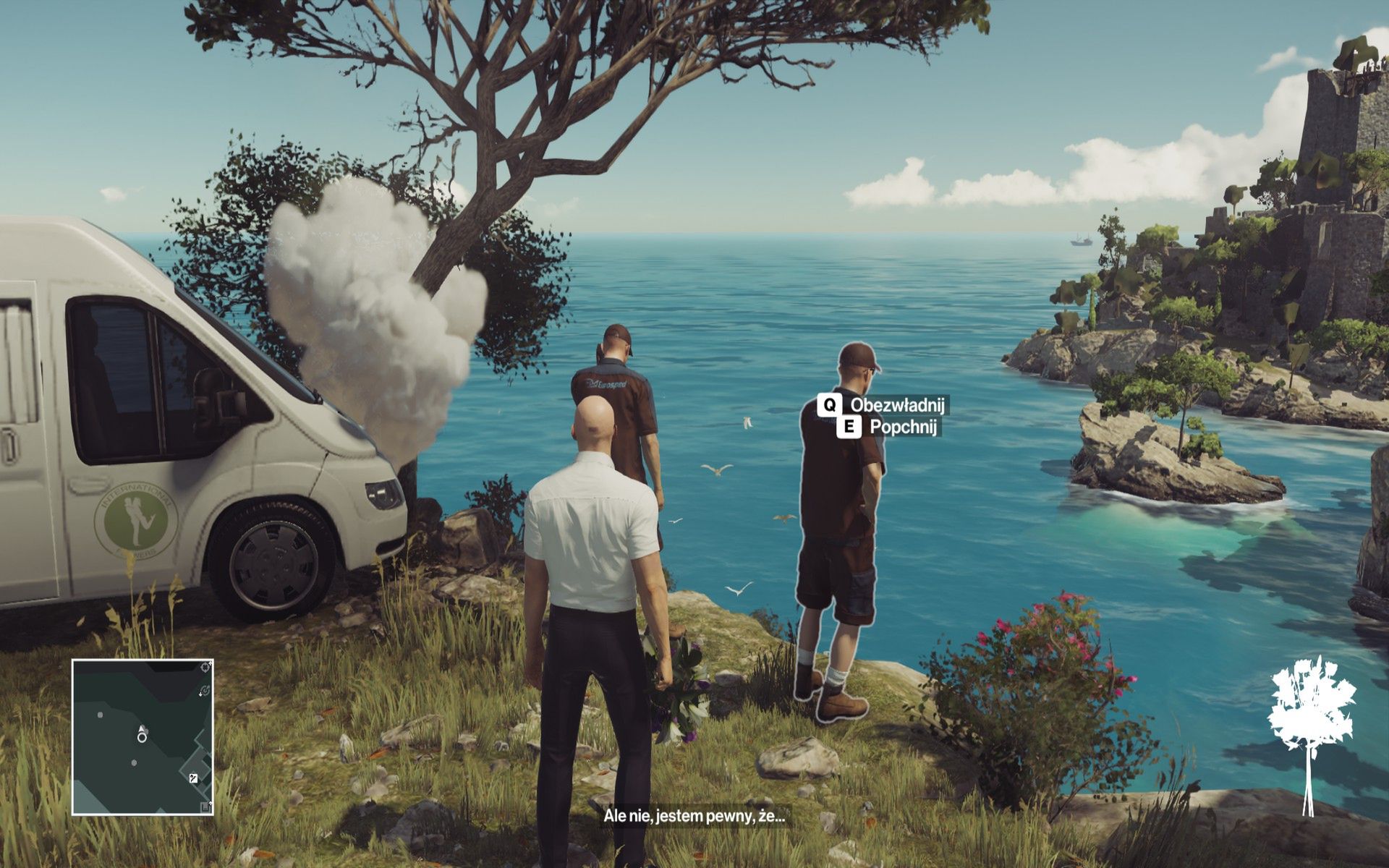Select the stairs icon on the minimap
The image size is (1389, 868).
coord(194,779)
